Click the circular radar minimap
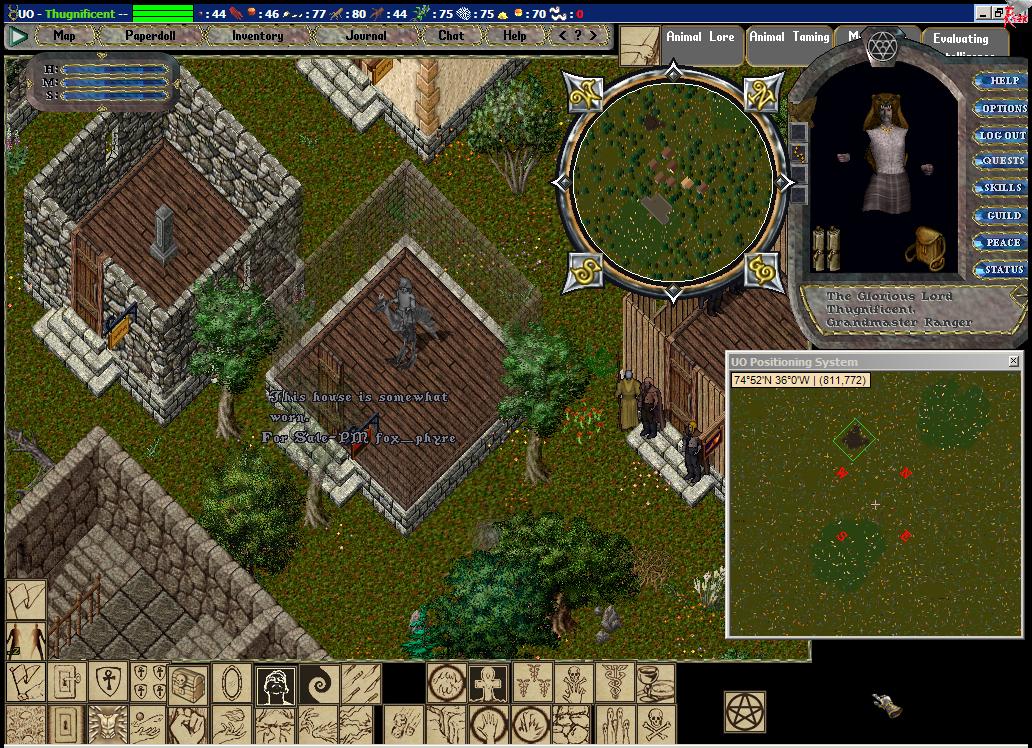Screen dimensions: 1032x748 pos(673,182)
